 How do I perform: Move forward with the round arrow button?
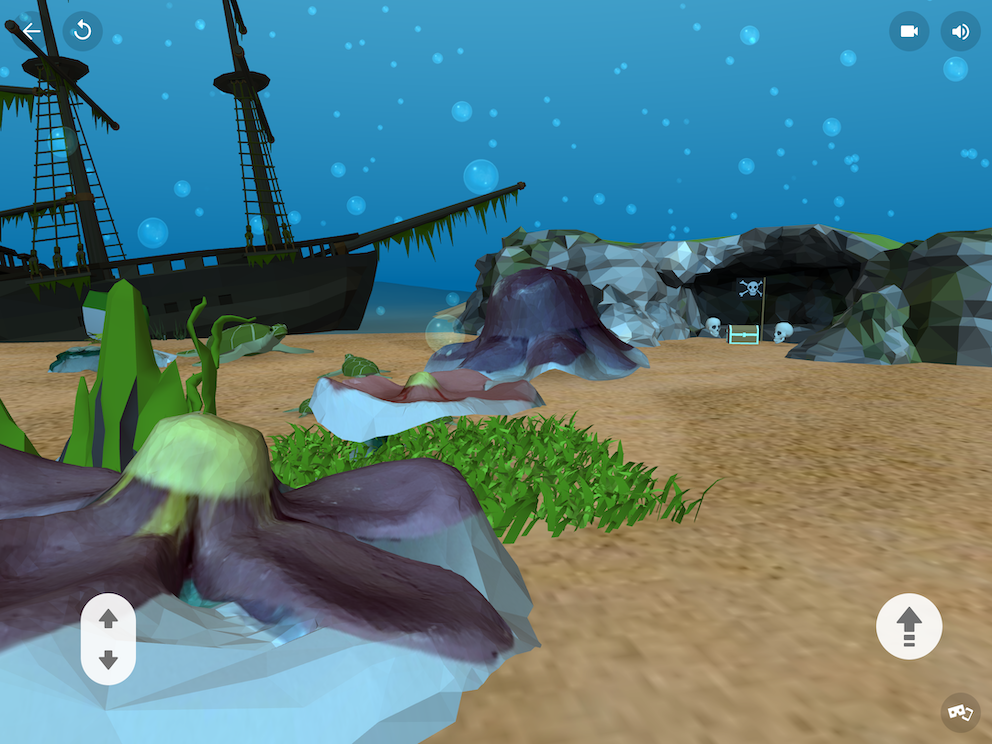pos(908,627)
